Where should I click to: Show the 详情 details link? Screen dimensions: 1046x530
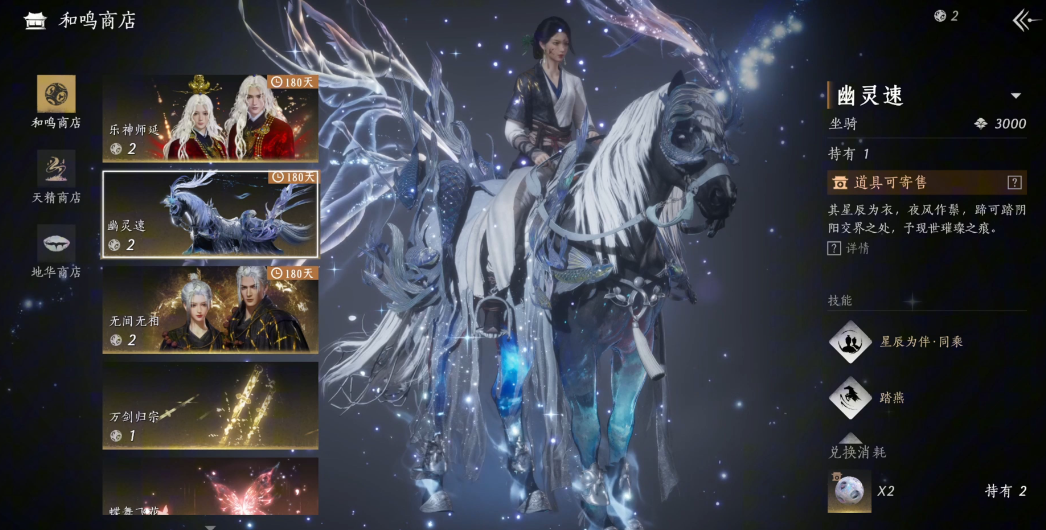(x=849, y=248)
